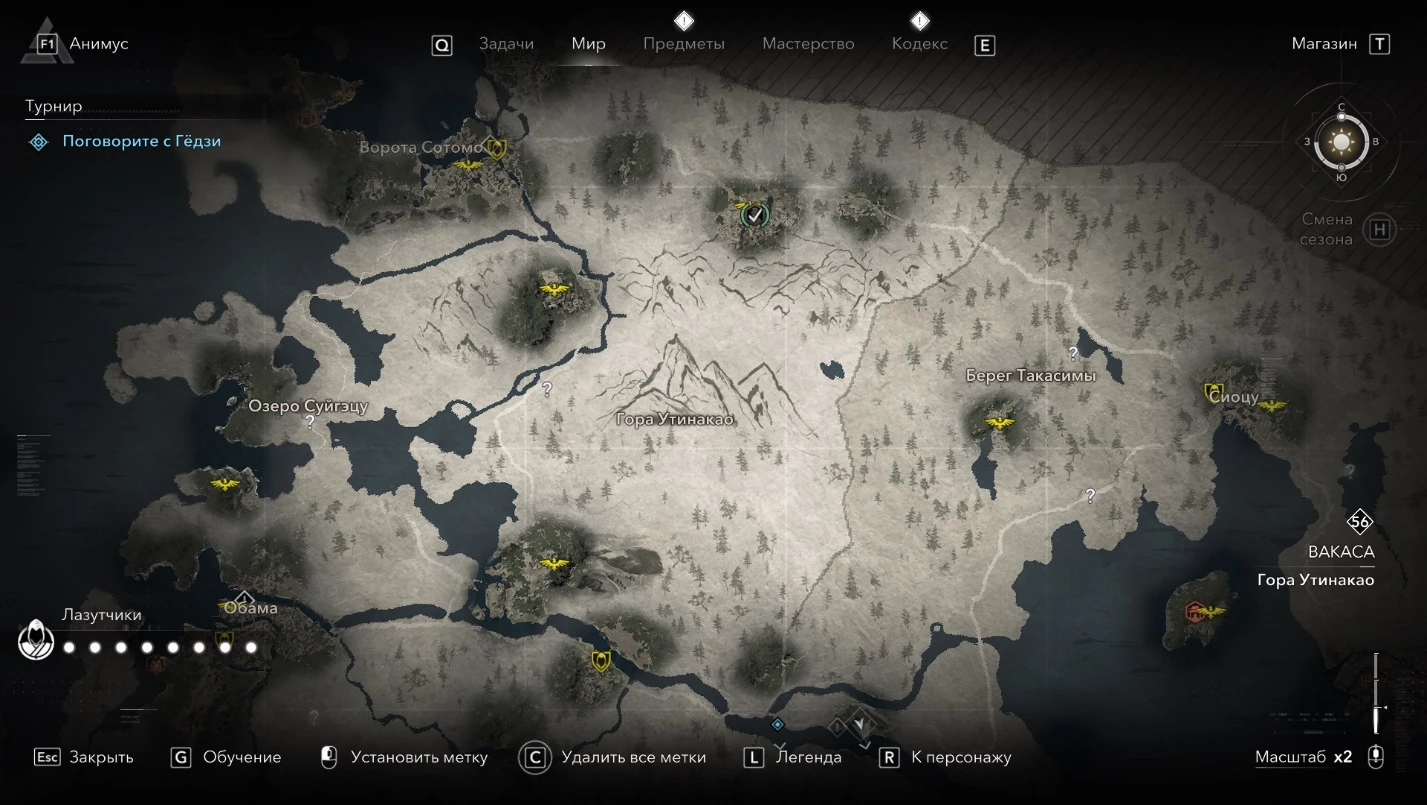Click the Лазутчики scout icon

click(x=36, y=640)
